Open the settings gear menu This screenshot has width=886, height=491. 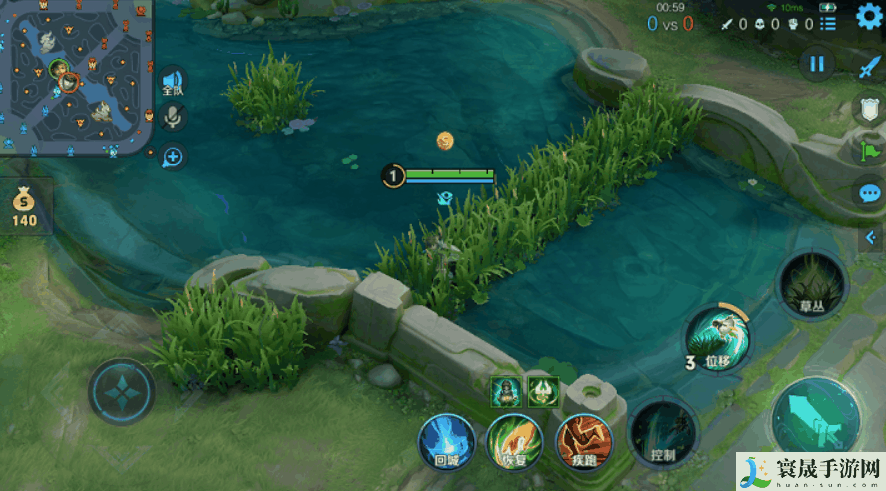[868, 18]
